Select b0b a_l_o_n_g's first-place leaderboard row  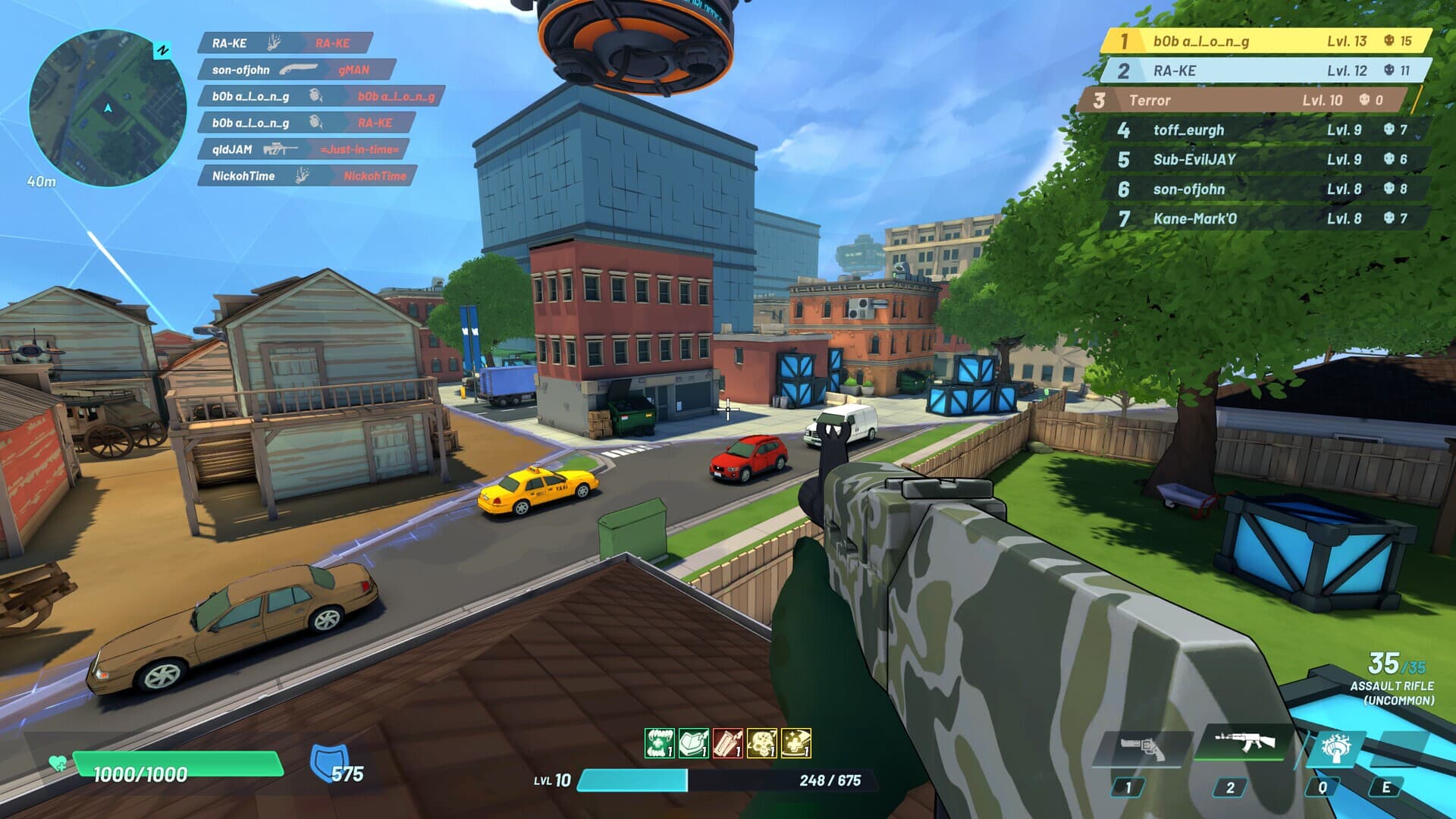click(x=1265, y=41)
